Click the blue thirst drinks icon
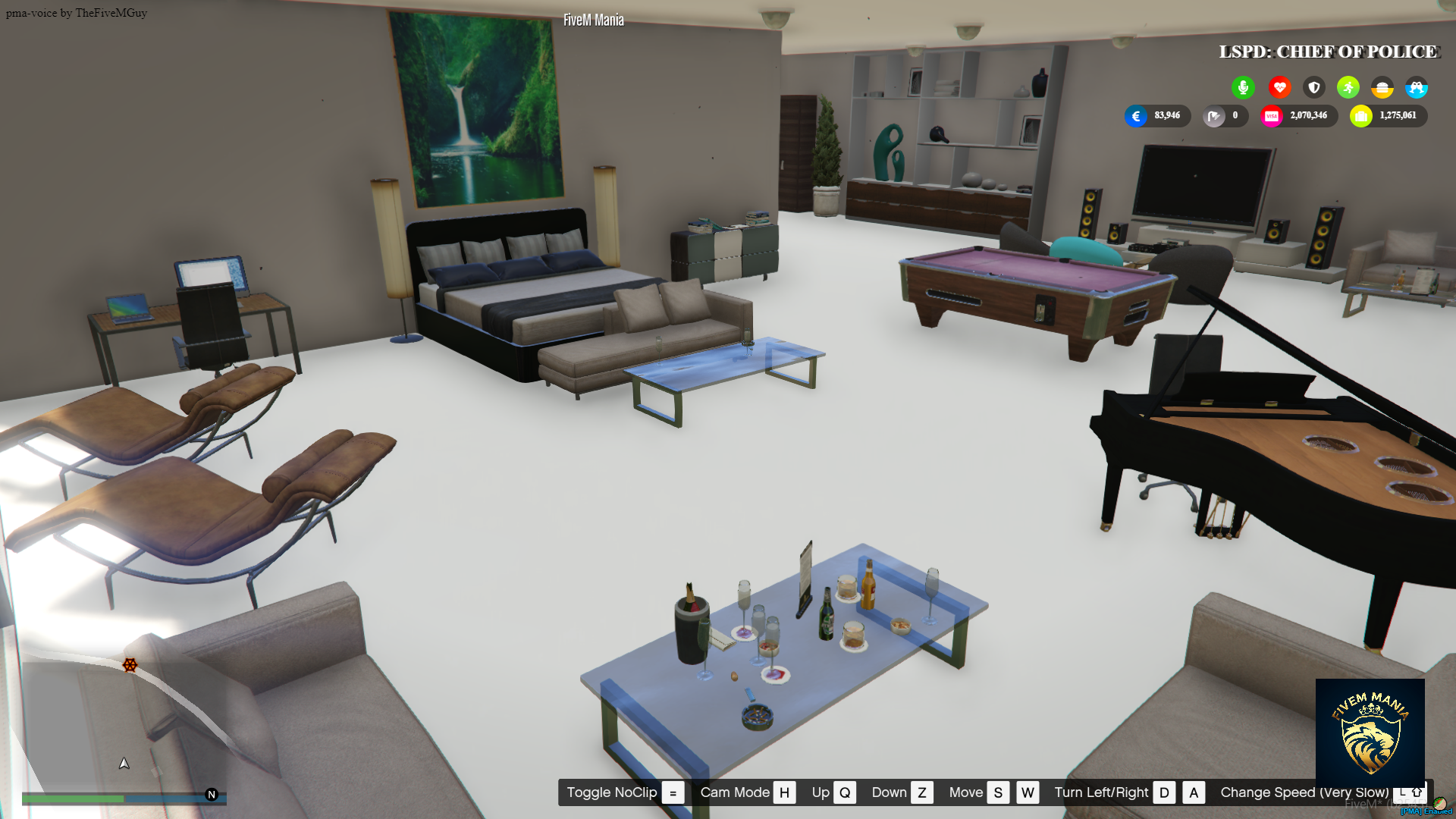Screen dimensions: 1456x819 (x=1417, y=87)
